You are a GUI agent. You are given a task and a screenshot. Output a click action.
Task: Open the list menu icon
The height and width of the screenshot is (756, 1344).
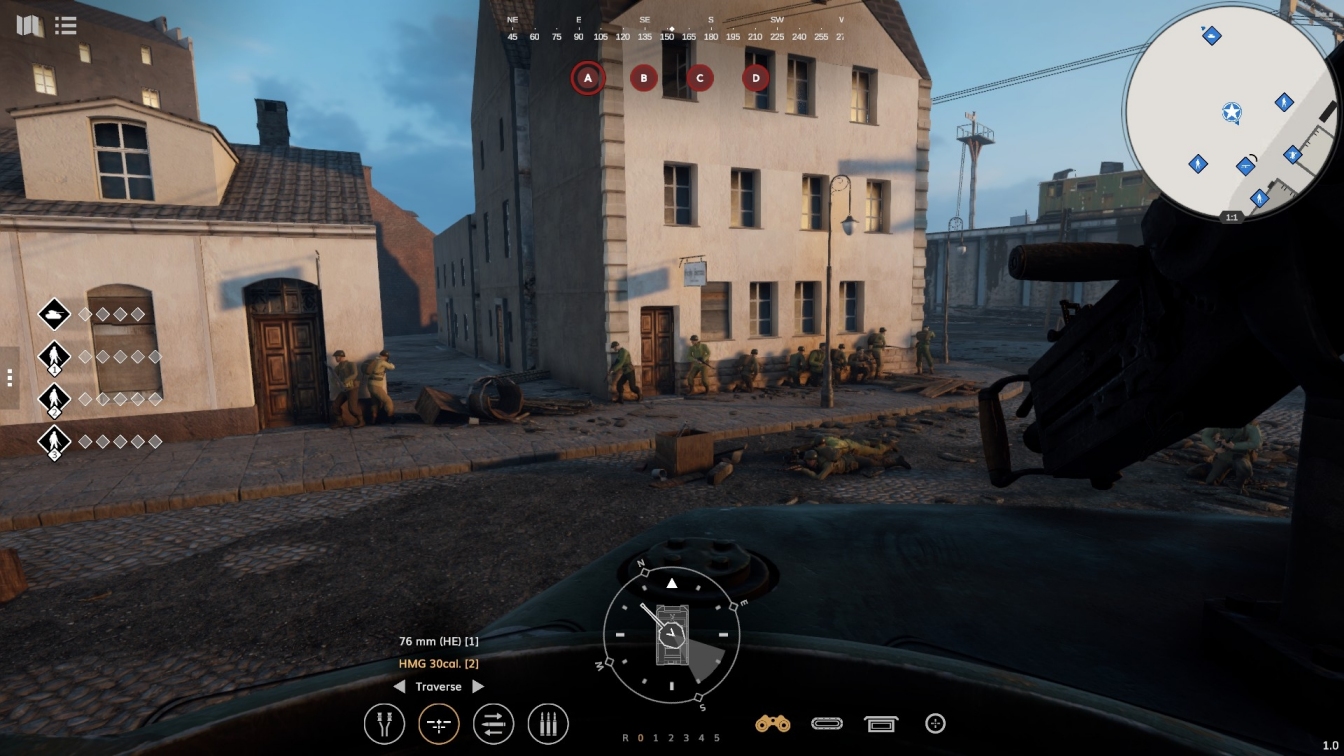(66, 25)
